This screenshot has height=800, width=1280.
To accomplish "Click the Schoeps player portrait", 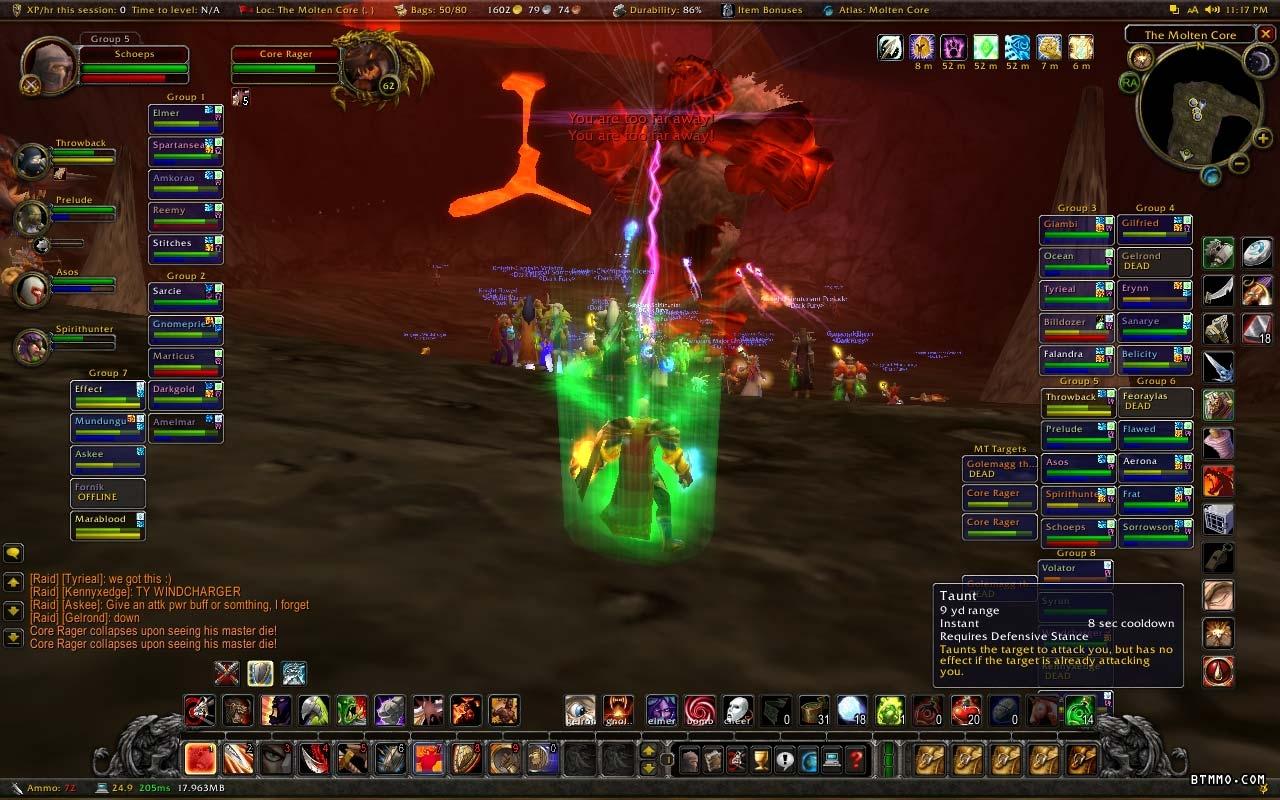I will [48, 68].
